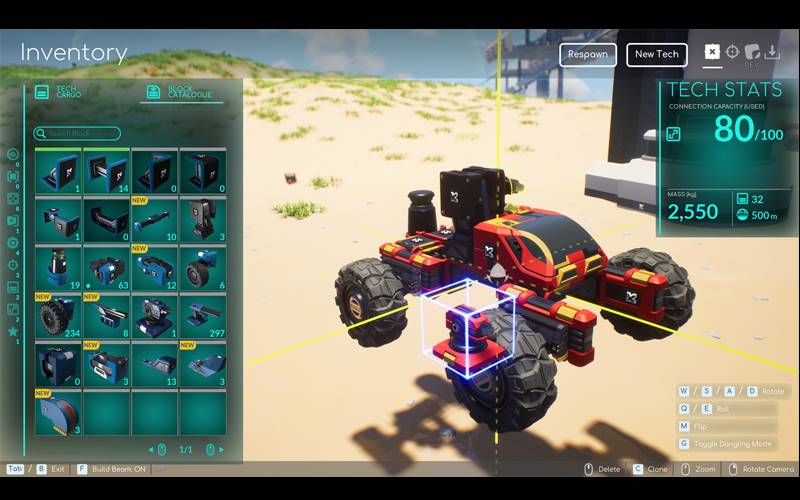
Task: Choose the block with 63 in stock
Action: click(x=106, y=268)
